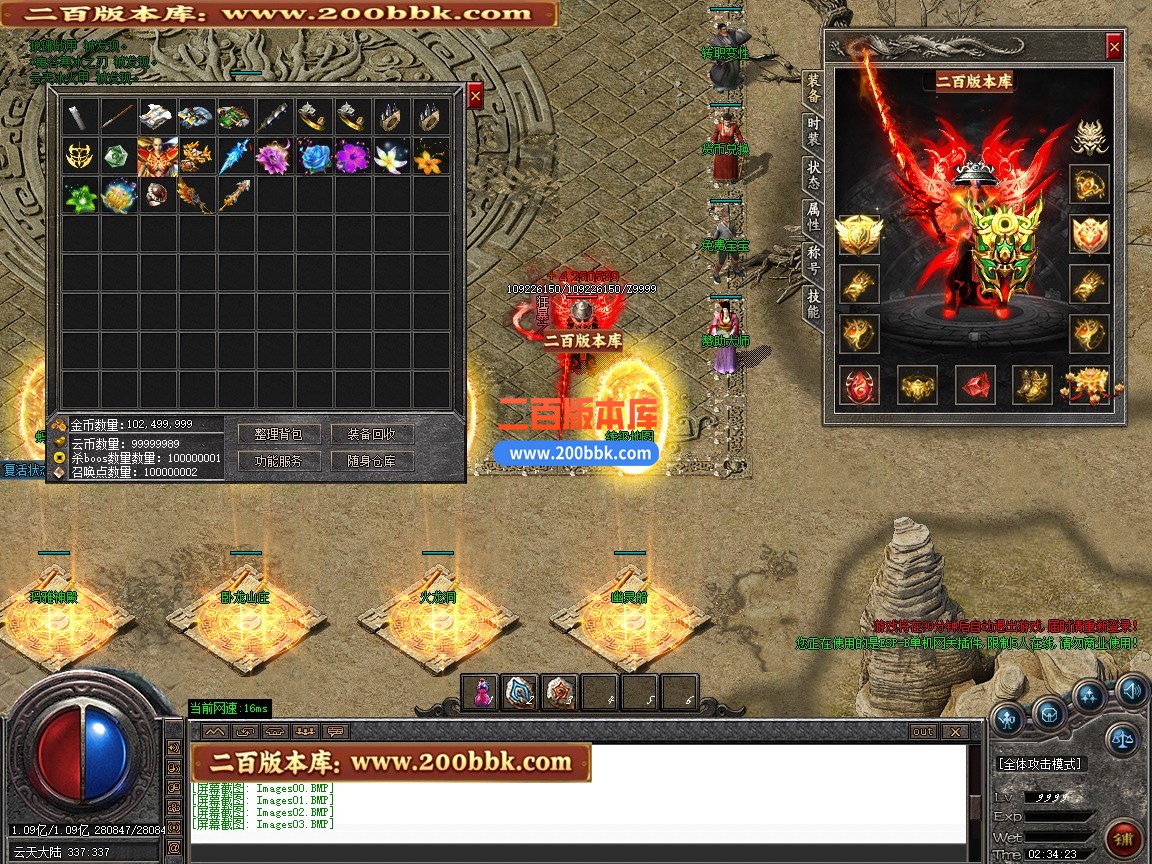Viewport: 1152px width, 864px height.
Task: Open the 随身仓库 portable warehouse
Action: [372, 461]
